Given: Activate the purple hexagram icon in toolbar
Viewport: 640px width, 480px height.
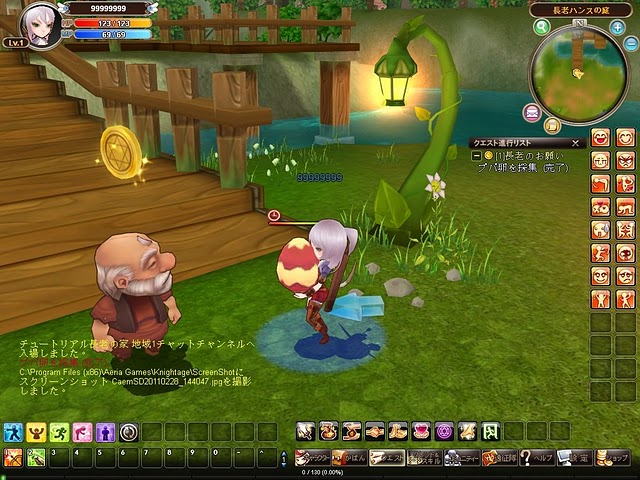Looking at the screenshot, I should [x=444, y=431].
